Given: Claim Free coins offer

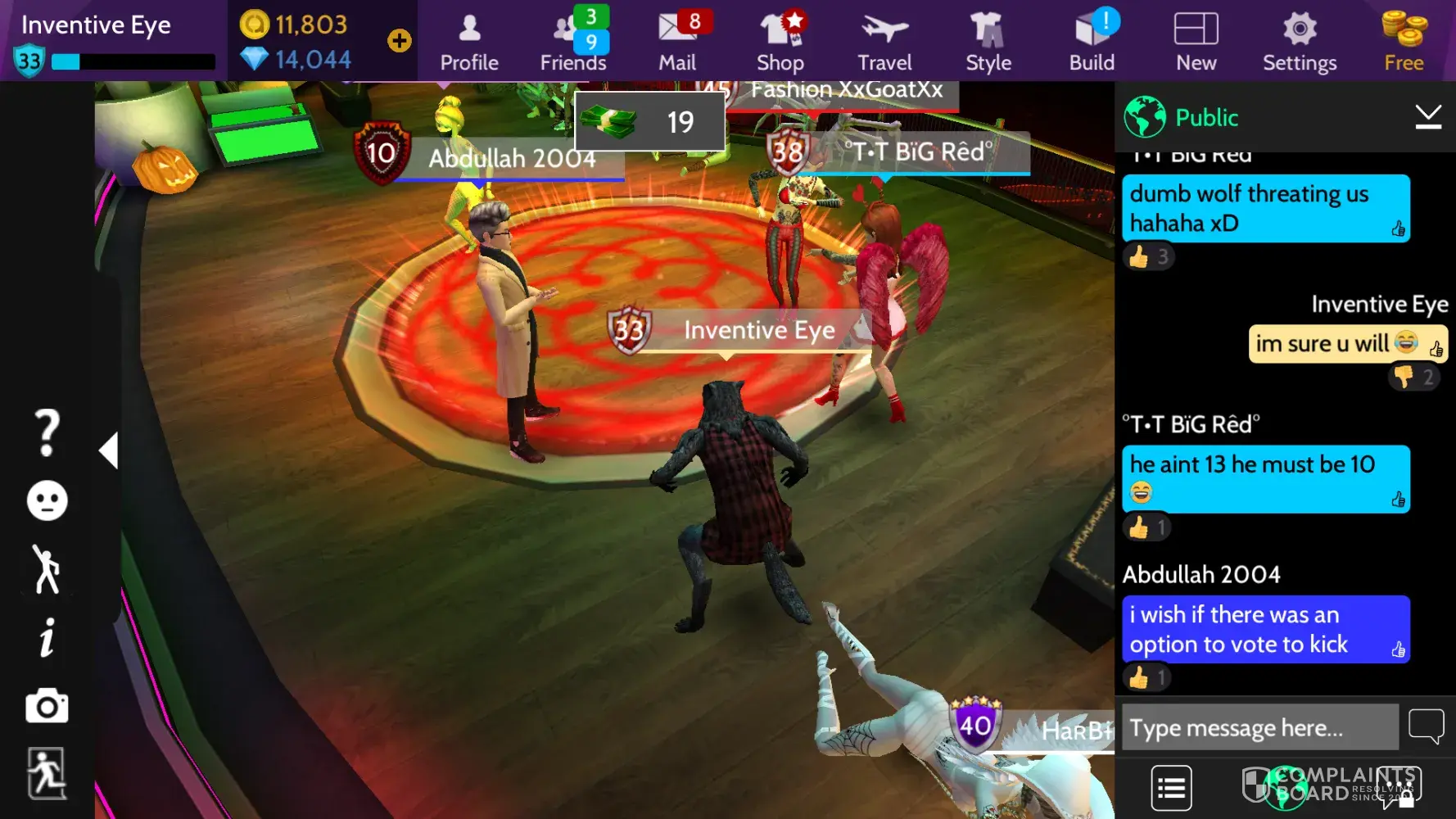Looking at the screenshot, I should click(1404, 41).
